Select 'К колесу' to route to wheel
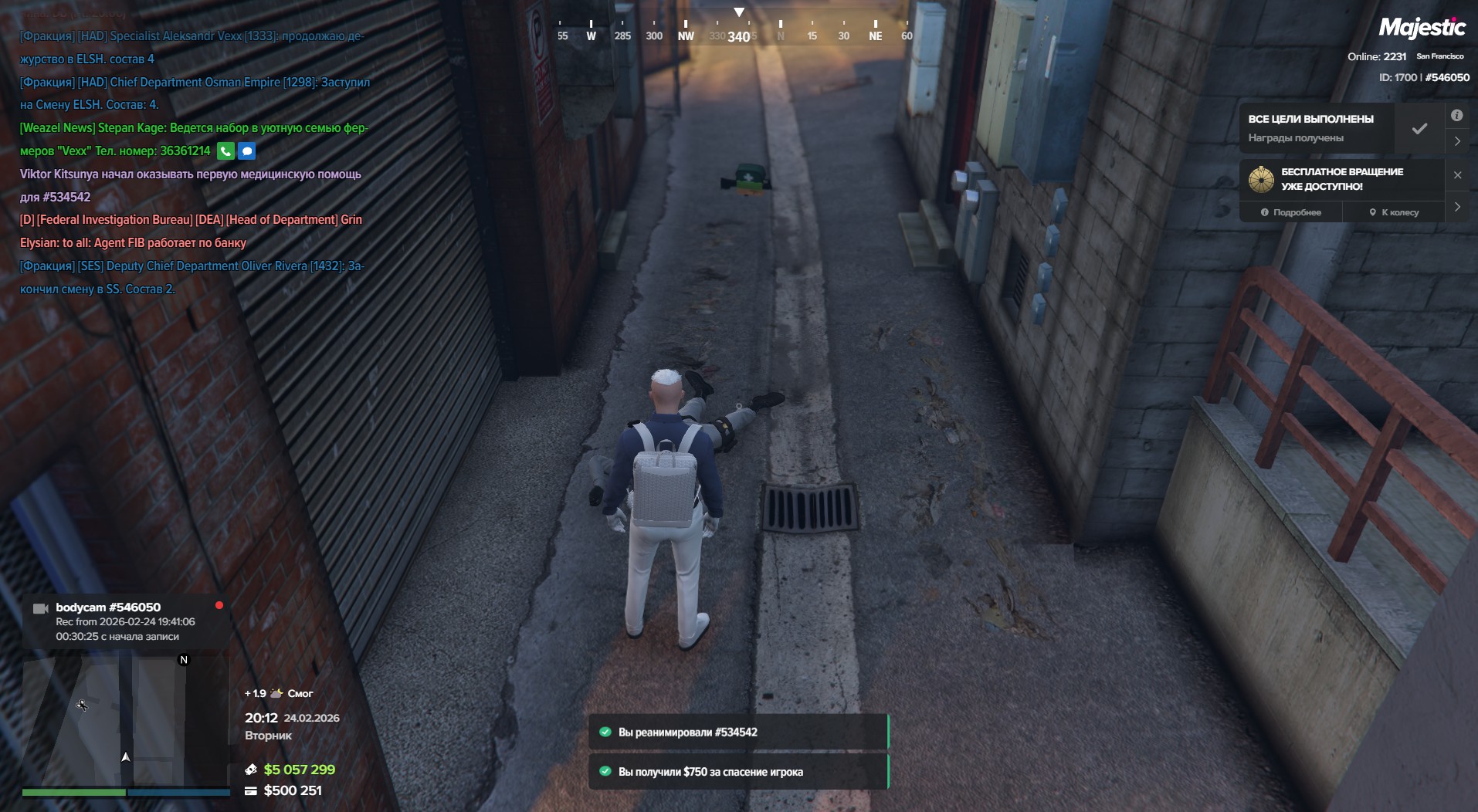The width and height of the screenshot is (1478, 812). (x=1394, y=212)
